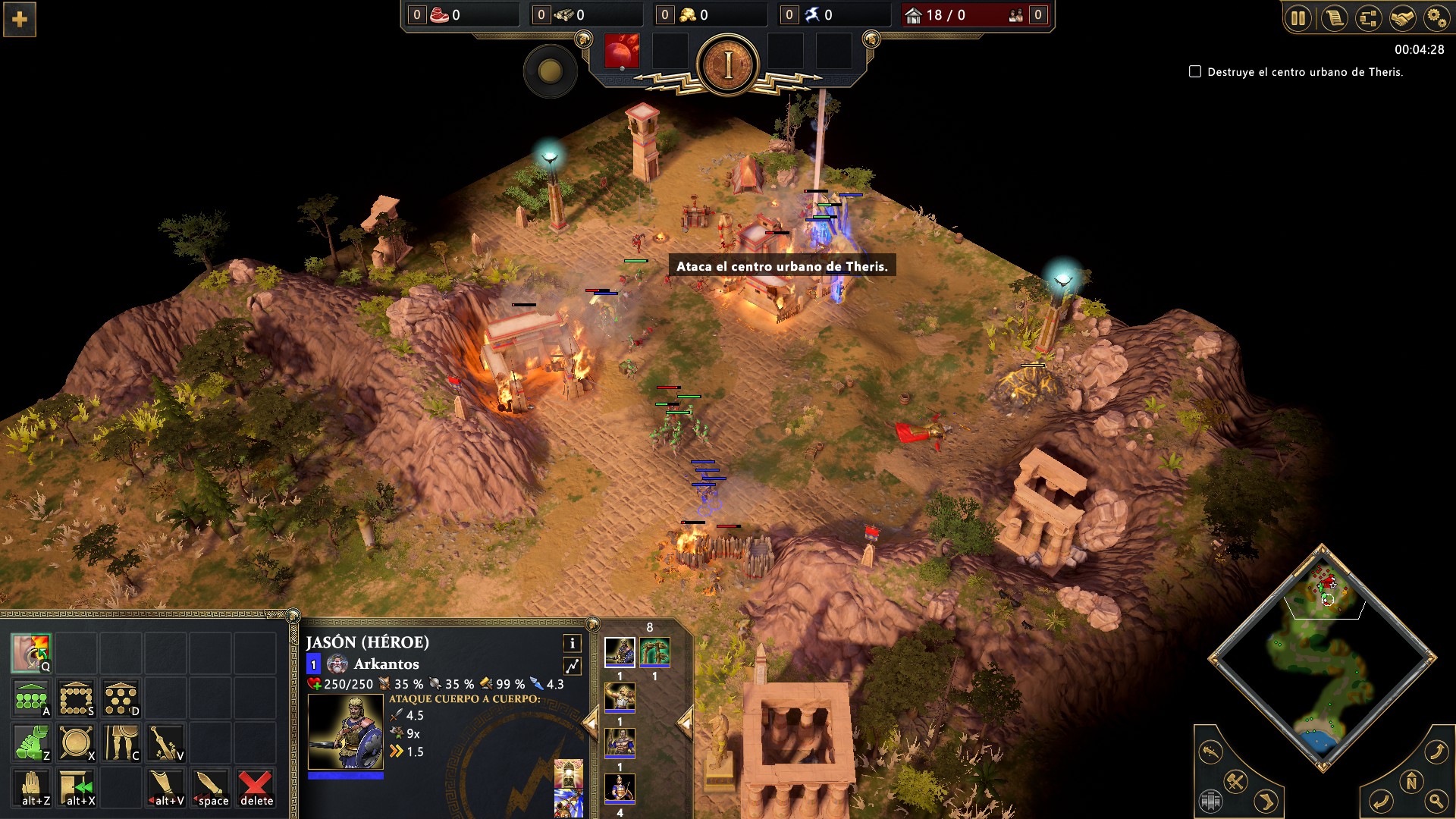Click the Age I medallion
Image resolution: width=1456 pixels, height=819 pixels.
[x=727, y=65]
